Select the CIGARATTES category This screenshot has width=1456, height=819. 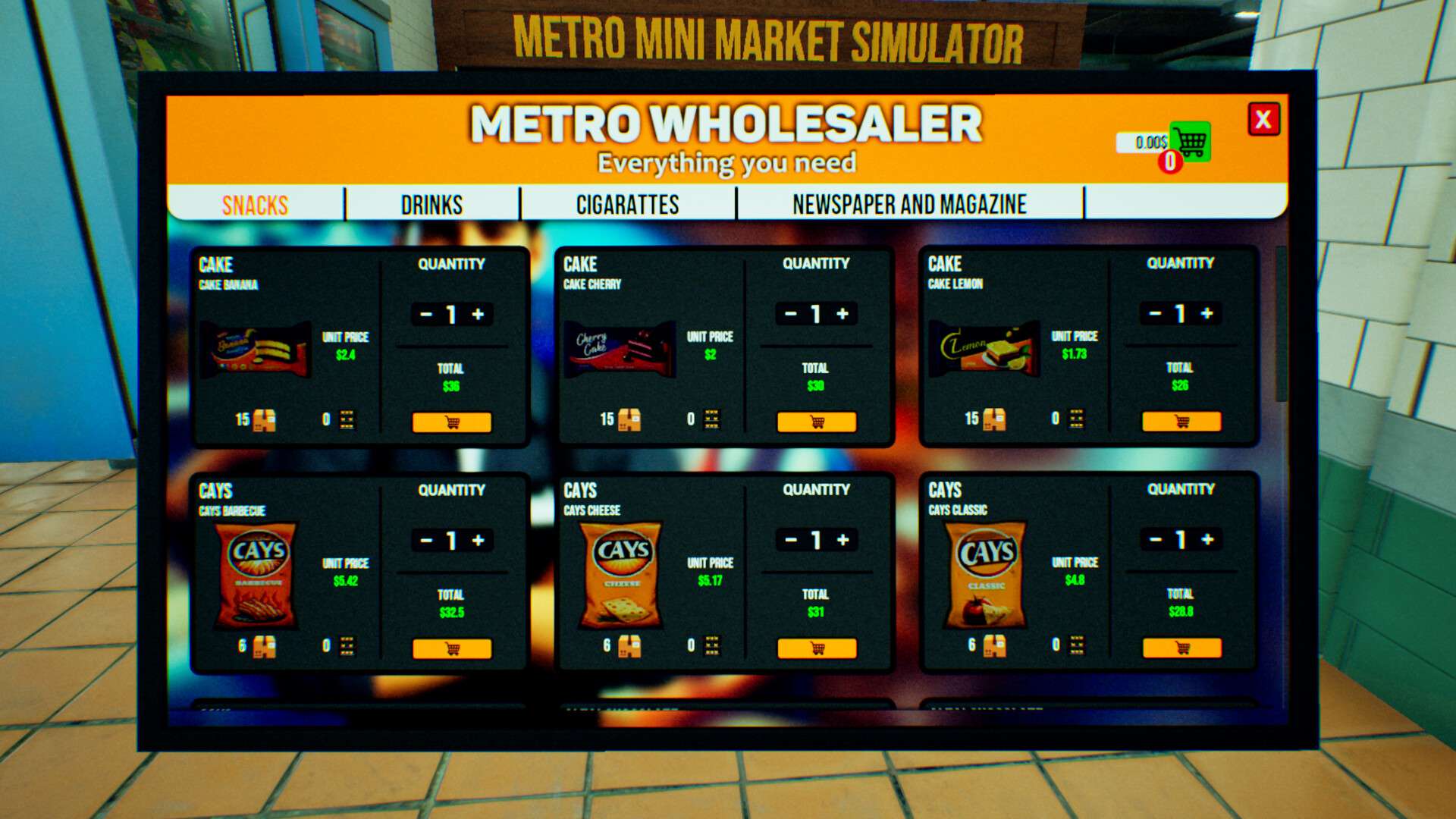627,203
